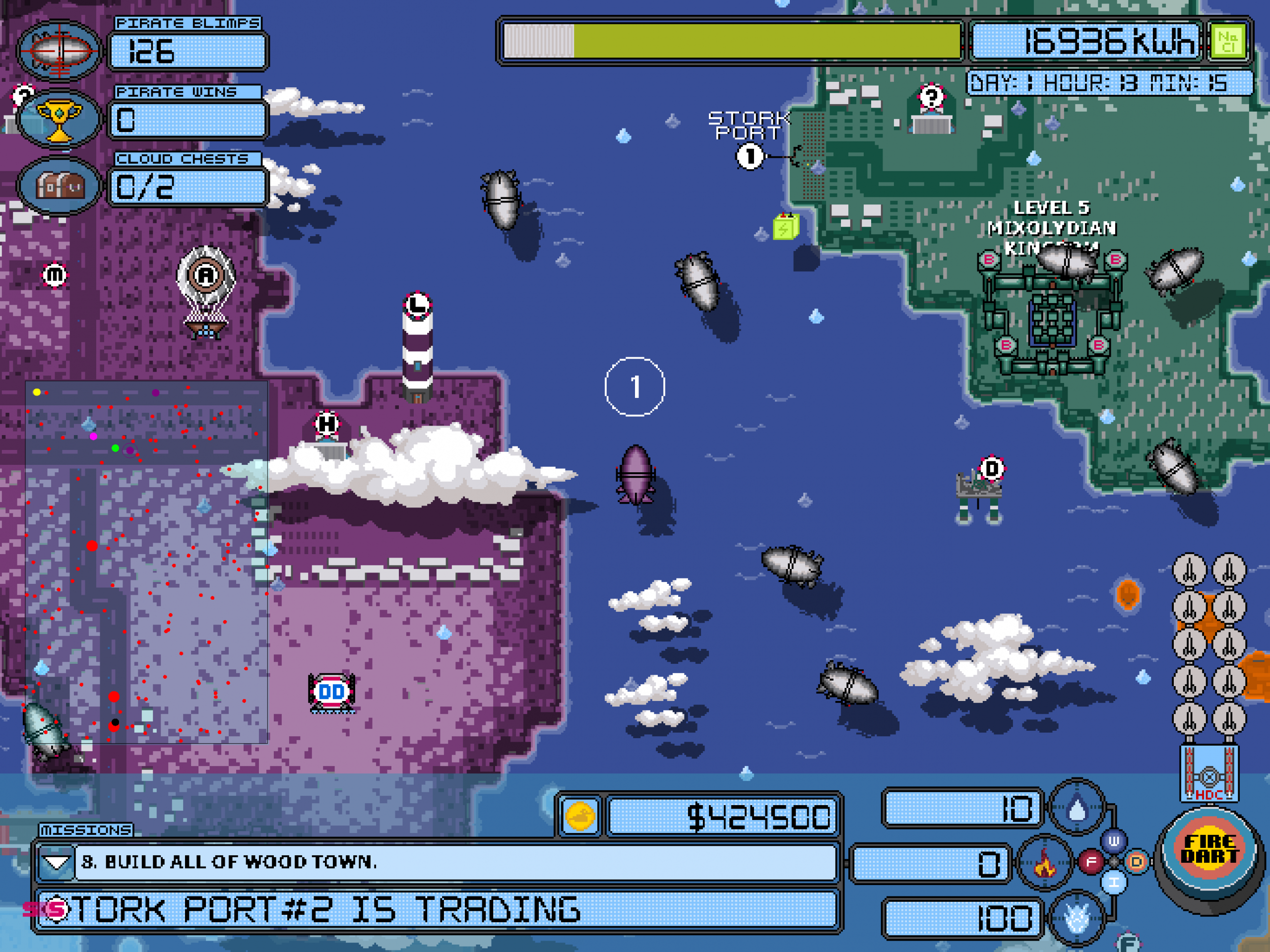Viewport: 1270px width, 952px height.
Task: Select the DD marker on the purple island
Action: point(331,692)
